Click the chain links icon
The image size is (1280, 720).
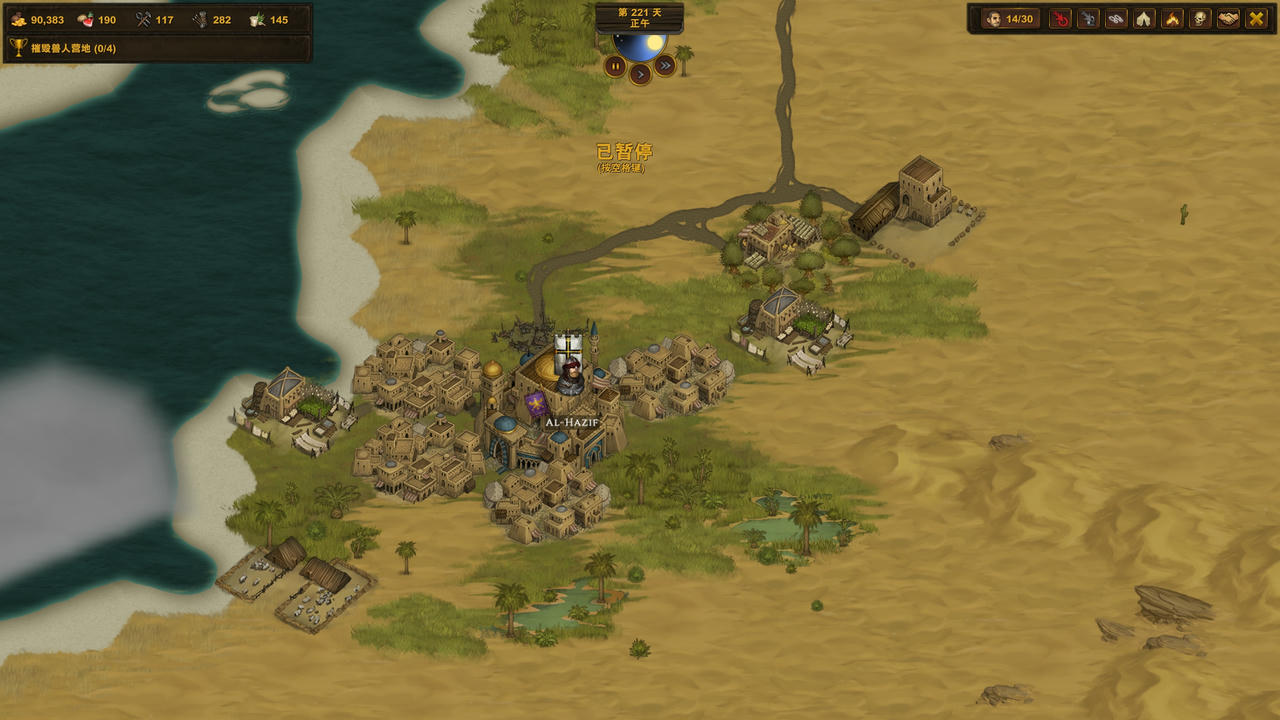tap(1116, 19)
